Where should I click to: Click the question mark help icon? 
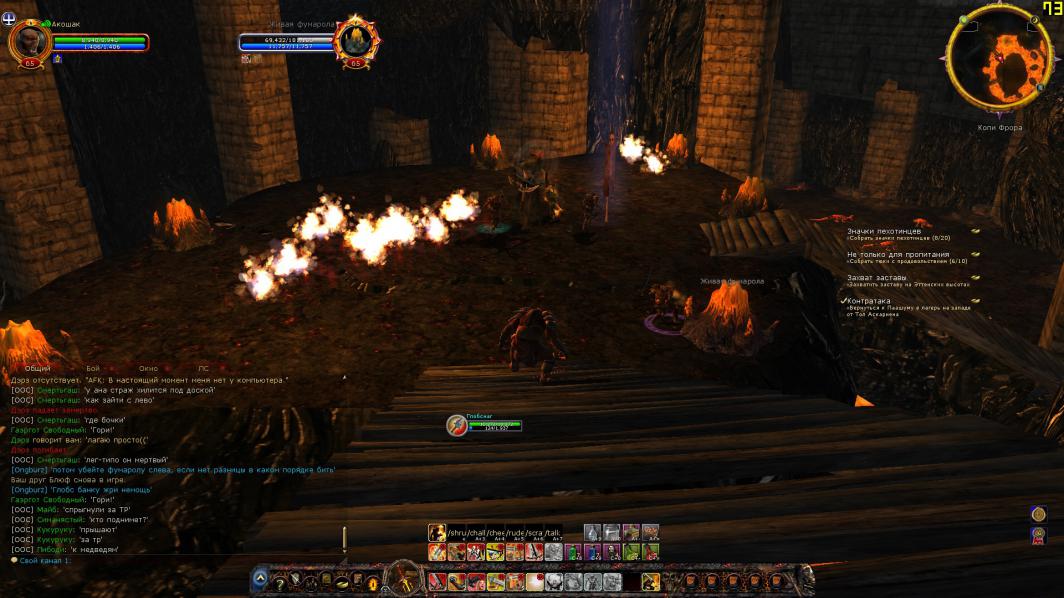(x=281, y=581)
